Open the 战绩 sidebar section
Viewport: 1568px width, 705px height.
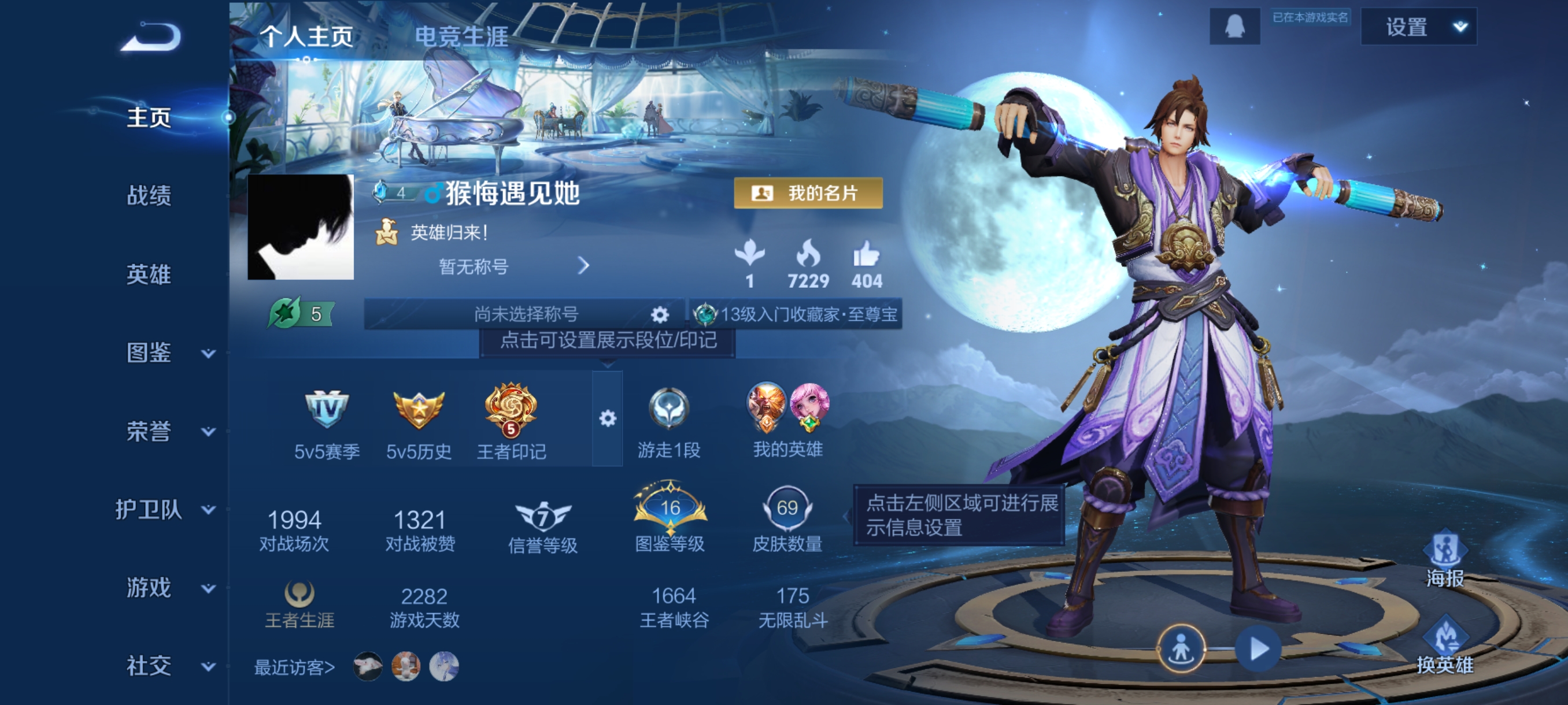(x=149, y=196)
